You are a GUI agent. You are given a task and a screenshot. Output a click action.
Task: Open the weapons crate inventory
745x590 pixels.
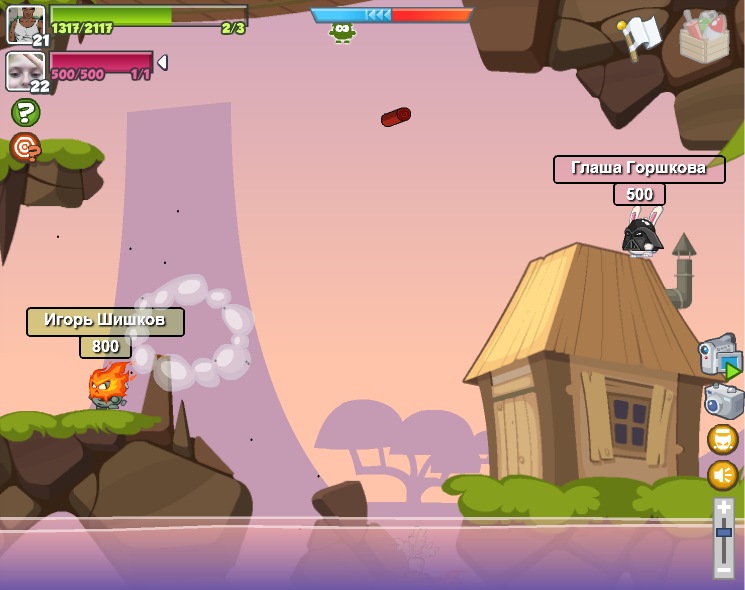click(704, 36)
